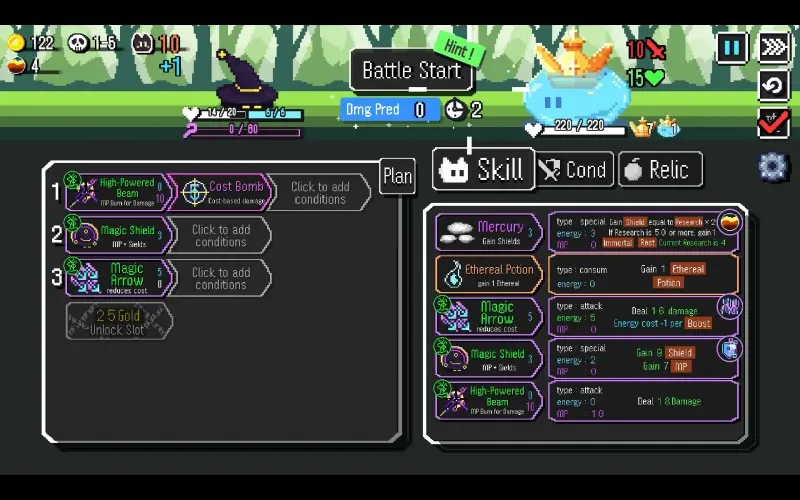Select Magic Shield in plan row two
This screenshot has height=500, width=800.
[114, 236]
